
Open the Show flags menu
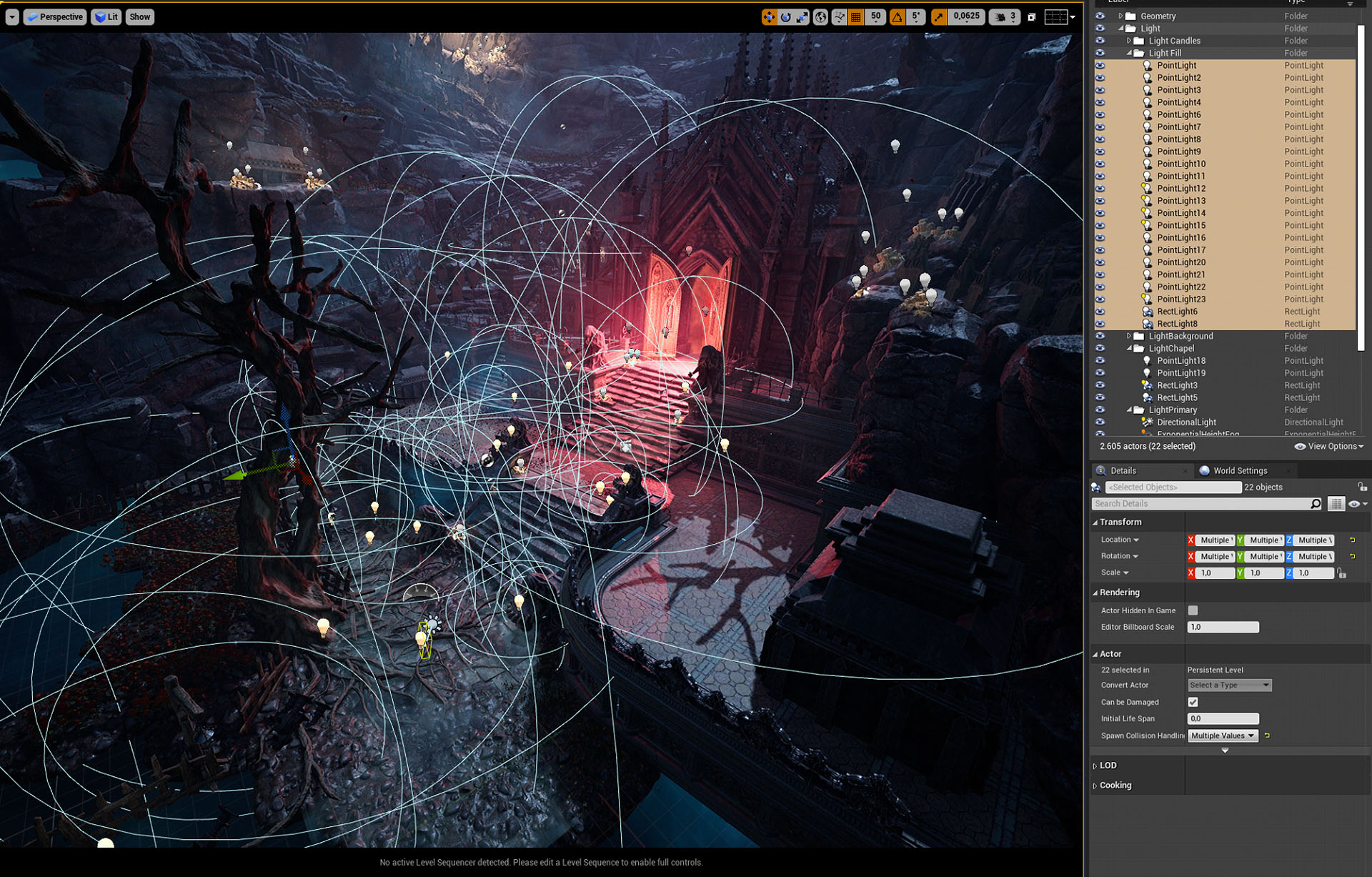[139, 17]
